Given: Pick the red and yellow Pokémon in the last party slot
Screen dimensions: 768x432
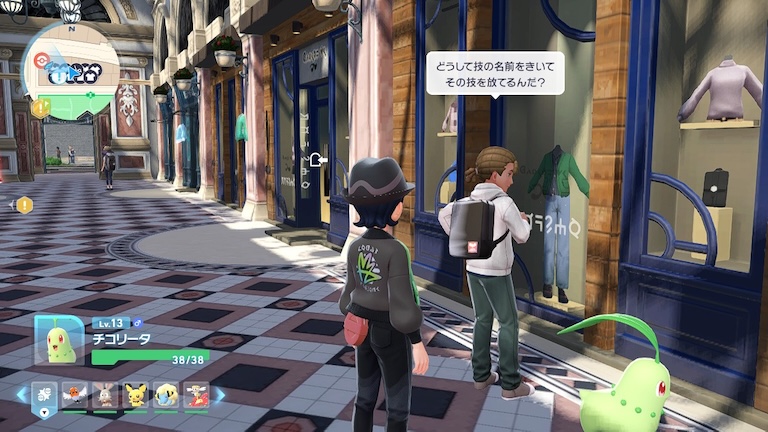Looking at the screenshot, I should 196,395.
